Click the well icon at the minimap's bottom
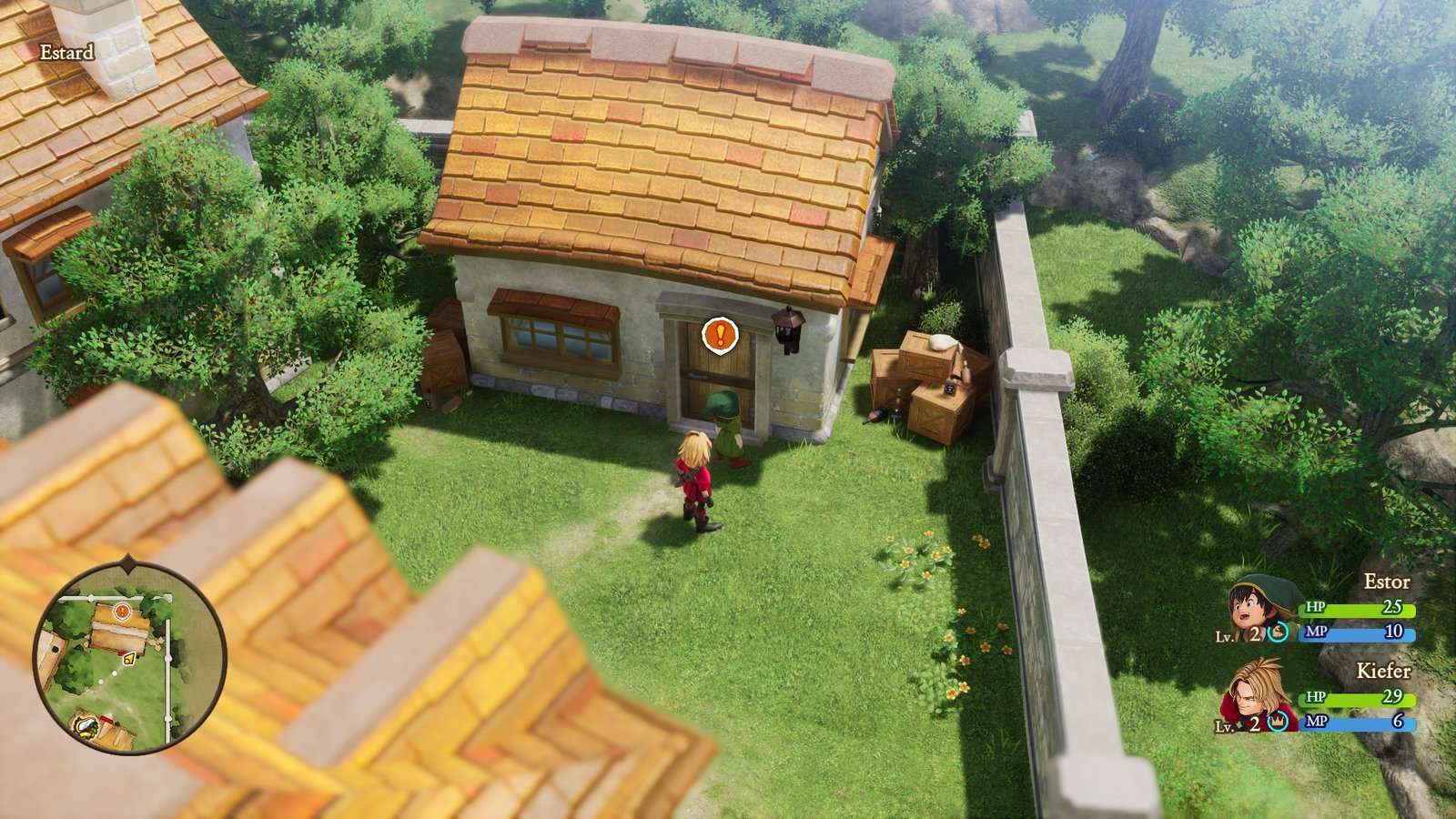 click(86, 727)
